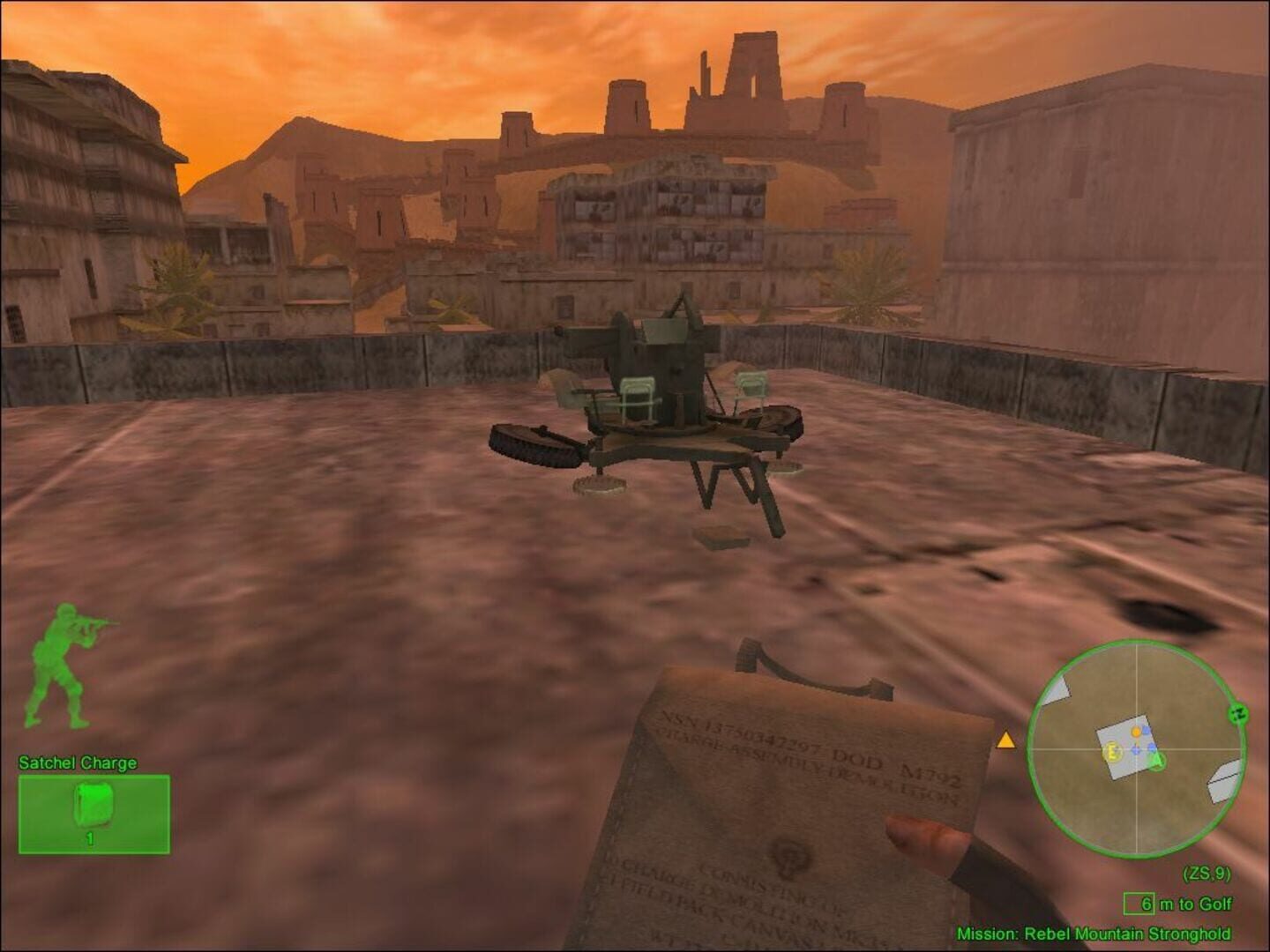Expand the circular minimap view

click(x=1138, y=749)
